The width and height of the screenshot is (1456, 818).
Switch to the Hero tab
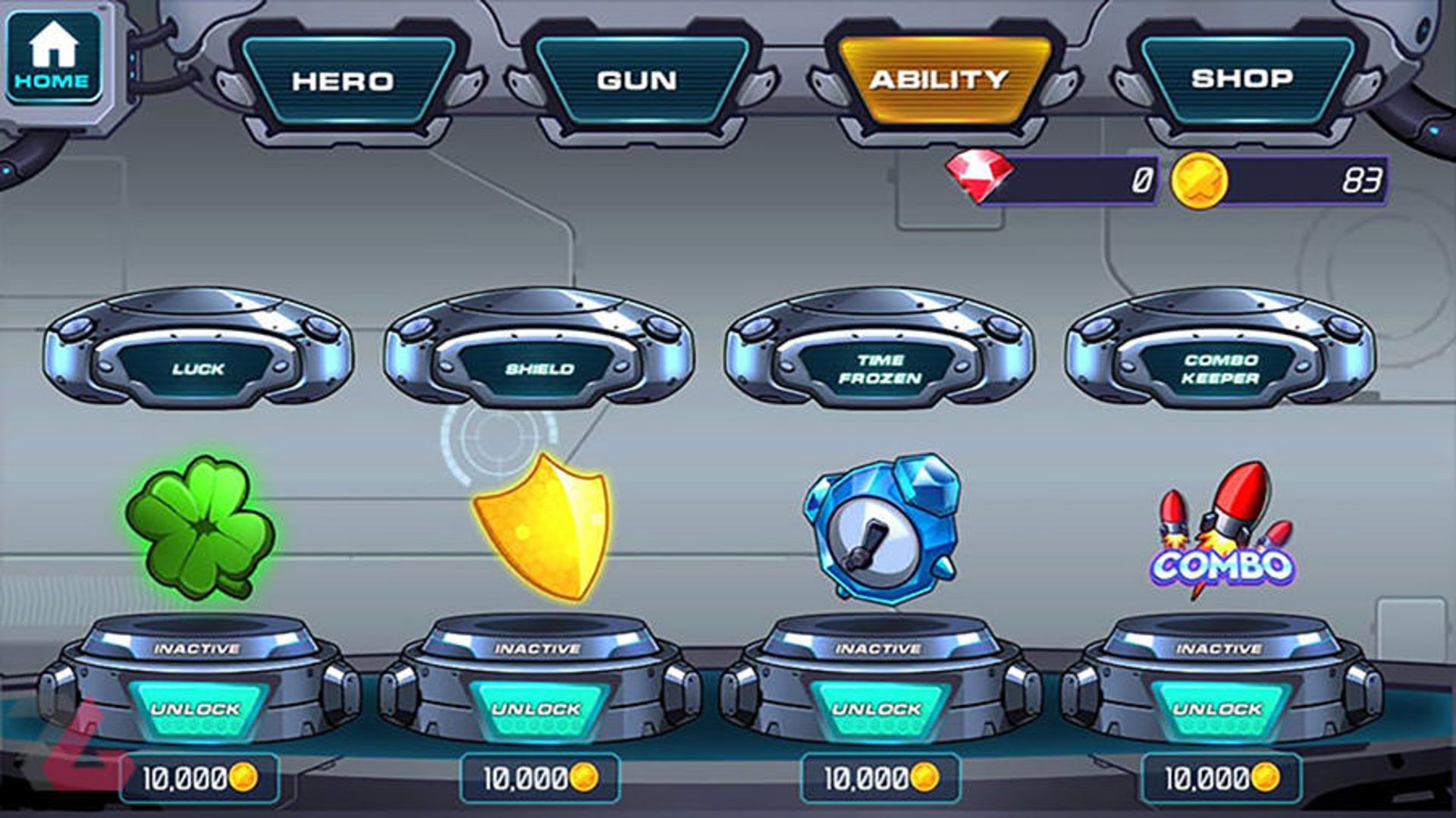(x=344, y=80)
